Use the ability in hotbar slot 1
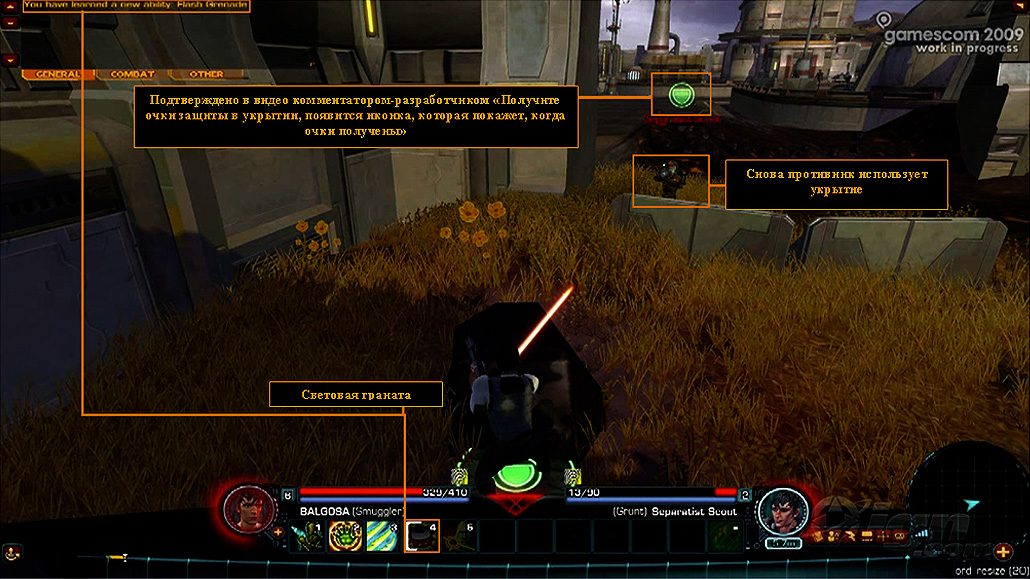1030x579 pixels. pyautogui.click(x=307, y=537)
